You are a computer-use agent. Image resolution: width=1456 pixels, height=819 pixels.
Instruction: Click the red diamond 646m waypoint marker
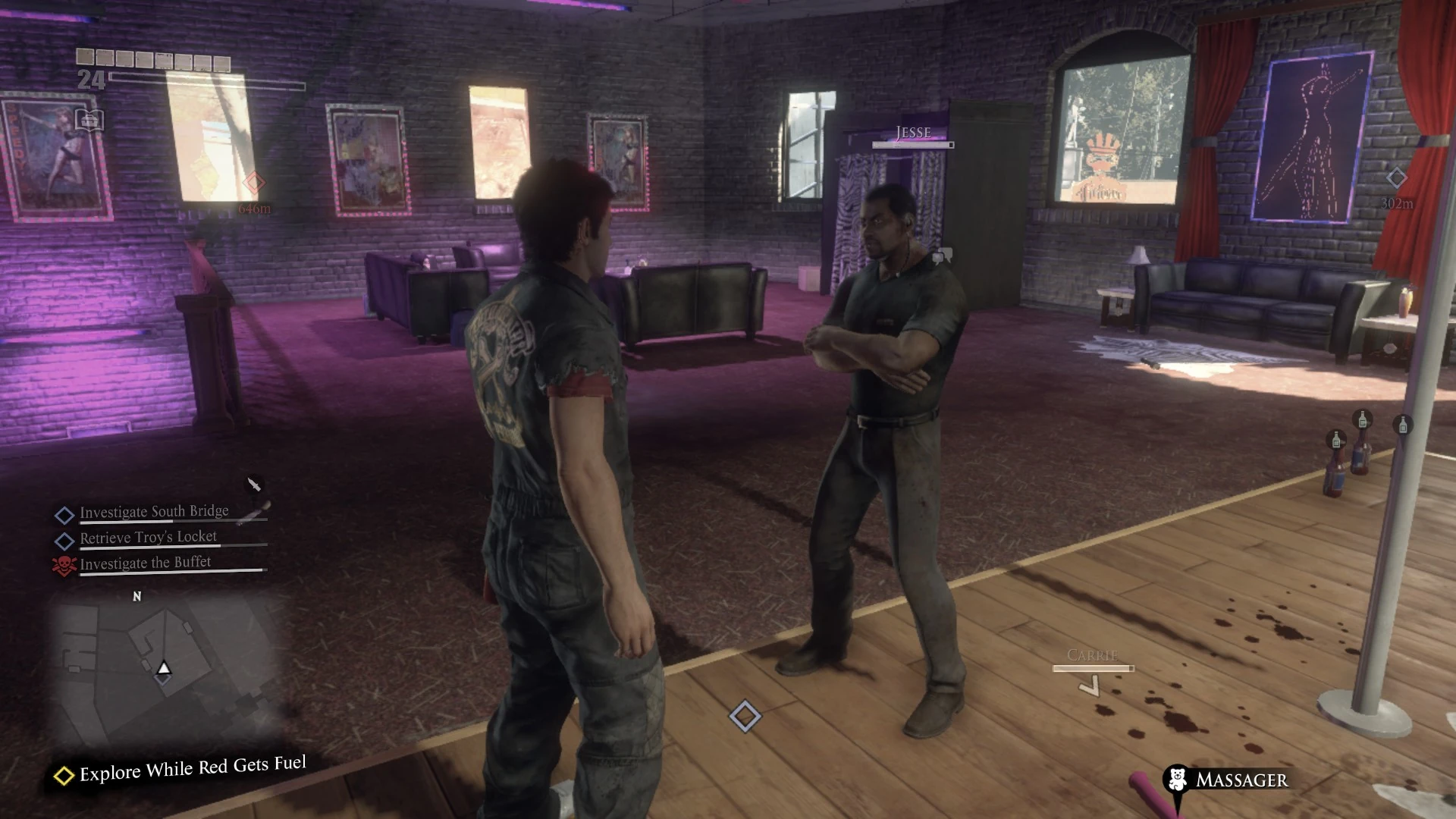coord(253,181)
